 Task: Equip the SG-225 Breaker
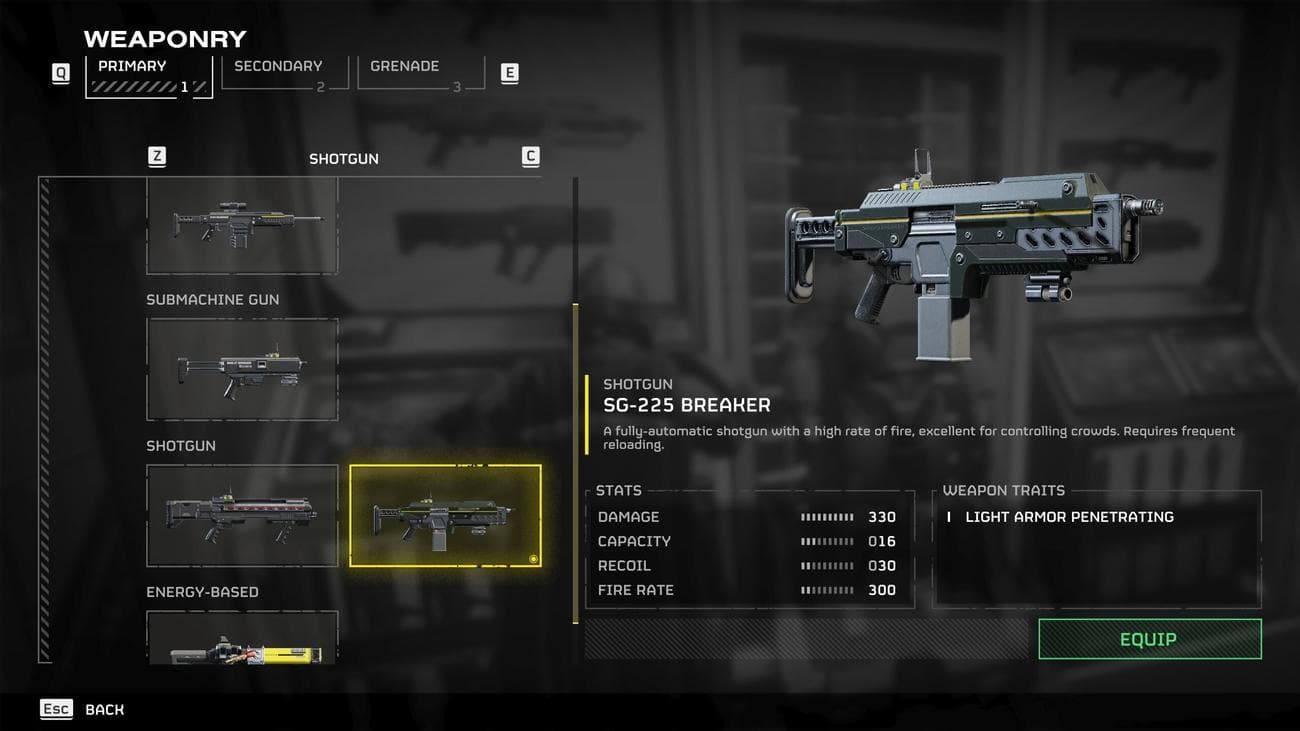1149,639
